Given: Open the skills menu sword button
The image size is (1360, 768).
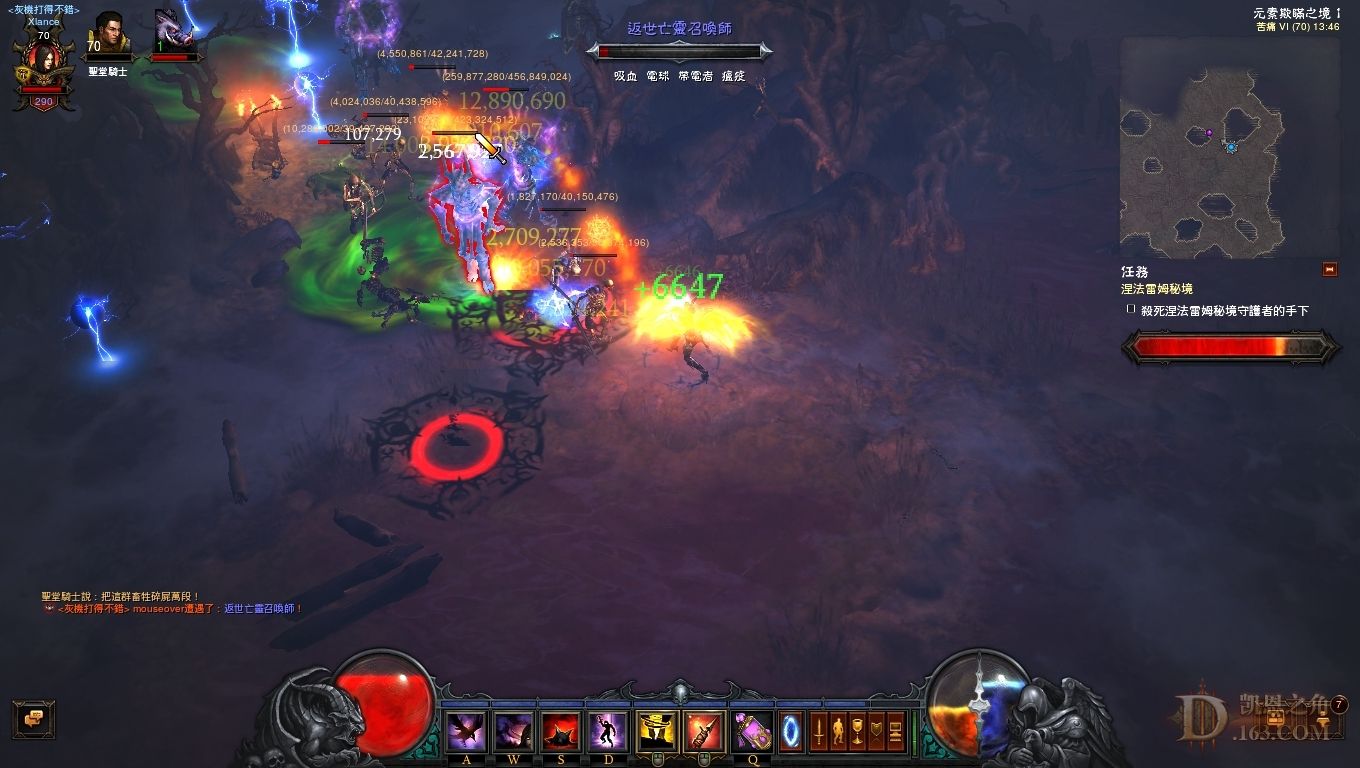Looking at the screenshot, I should pyautogui.click(x=818, y=731).
